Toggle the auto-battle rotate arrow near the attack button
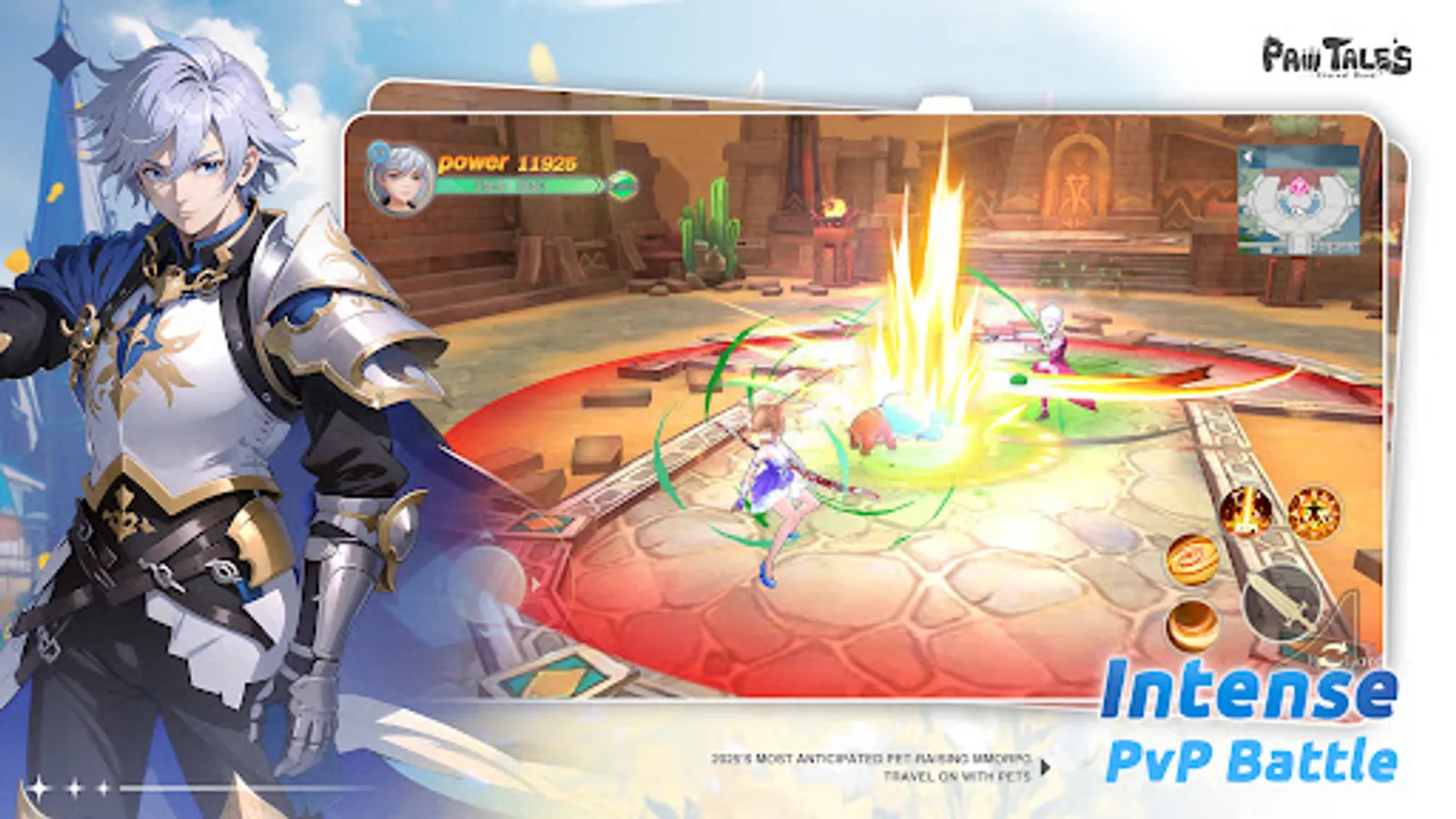The height and width of the screenshot is (819, 1456). tap(1332, 652)
